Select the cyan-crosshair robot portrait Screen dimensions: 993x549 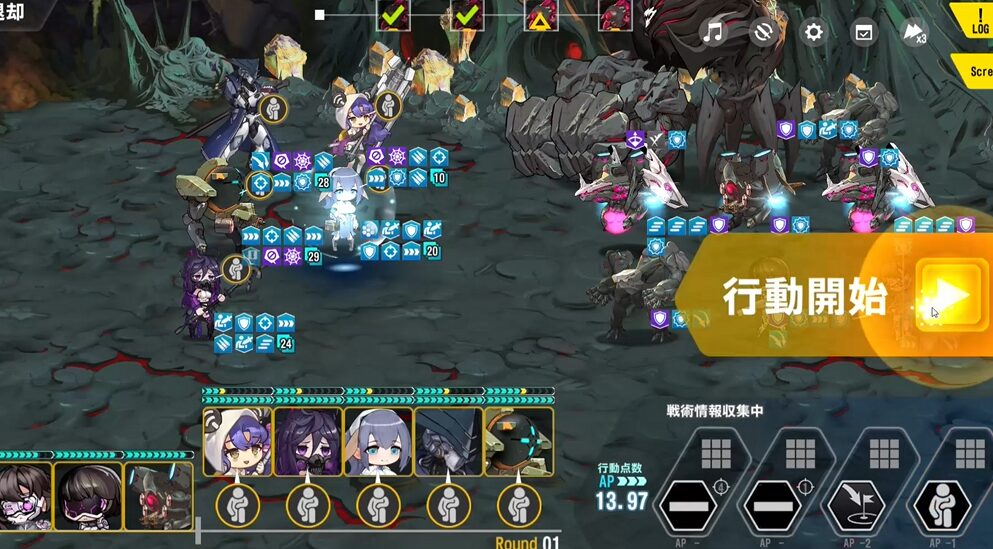[x=518, y=441]
